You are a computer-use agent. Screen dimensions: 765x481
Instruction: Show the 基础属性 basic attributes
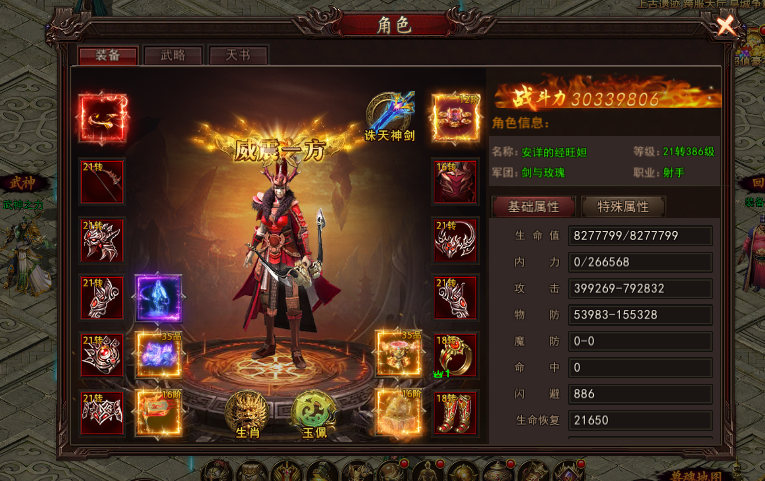(533, 207)
